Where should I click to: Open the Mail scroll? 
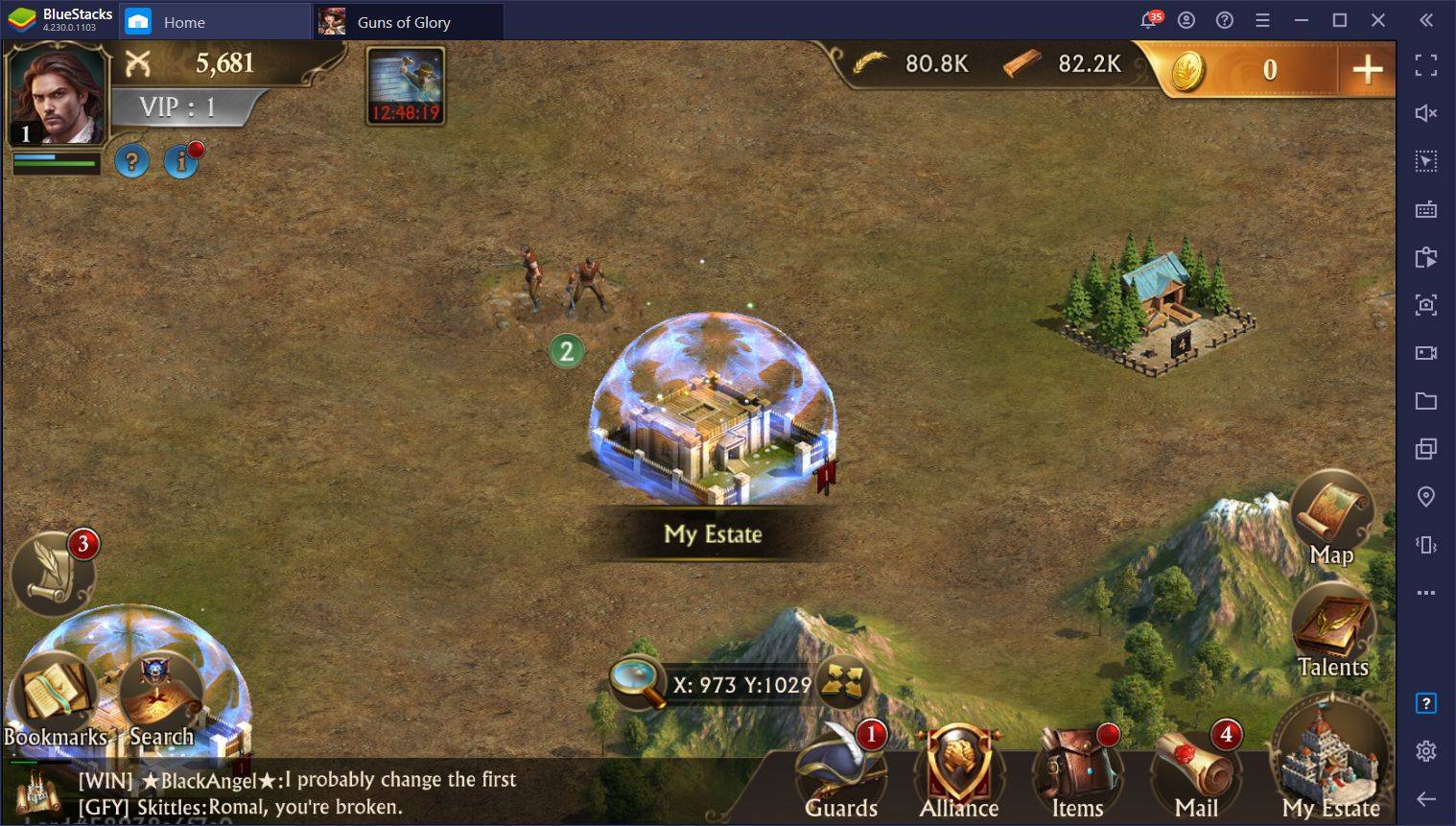1196,772
